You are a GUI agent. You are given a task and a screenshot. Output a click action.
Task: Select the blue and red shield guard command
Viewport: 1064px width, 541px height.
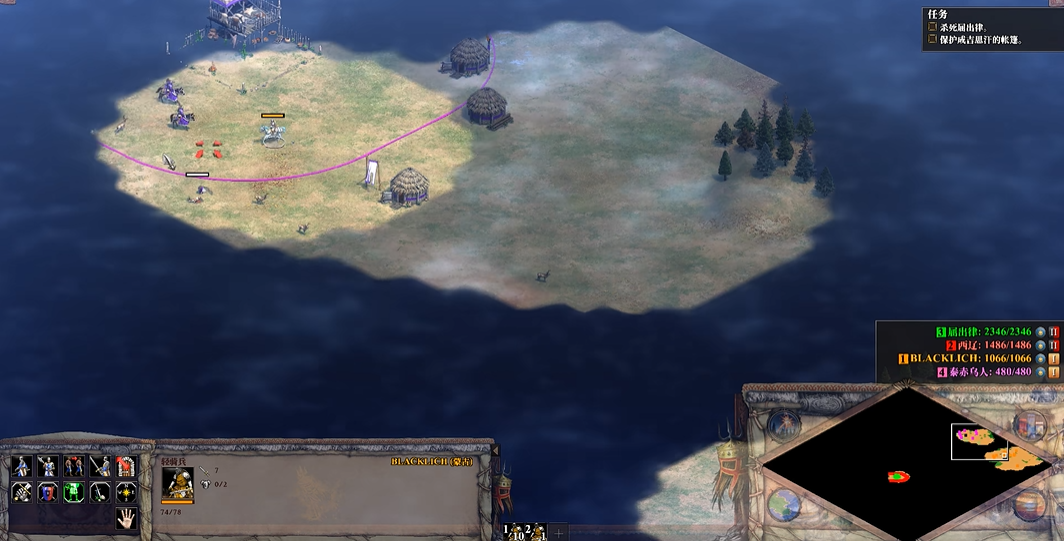click(48, 492)
